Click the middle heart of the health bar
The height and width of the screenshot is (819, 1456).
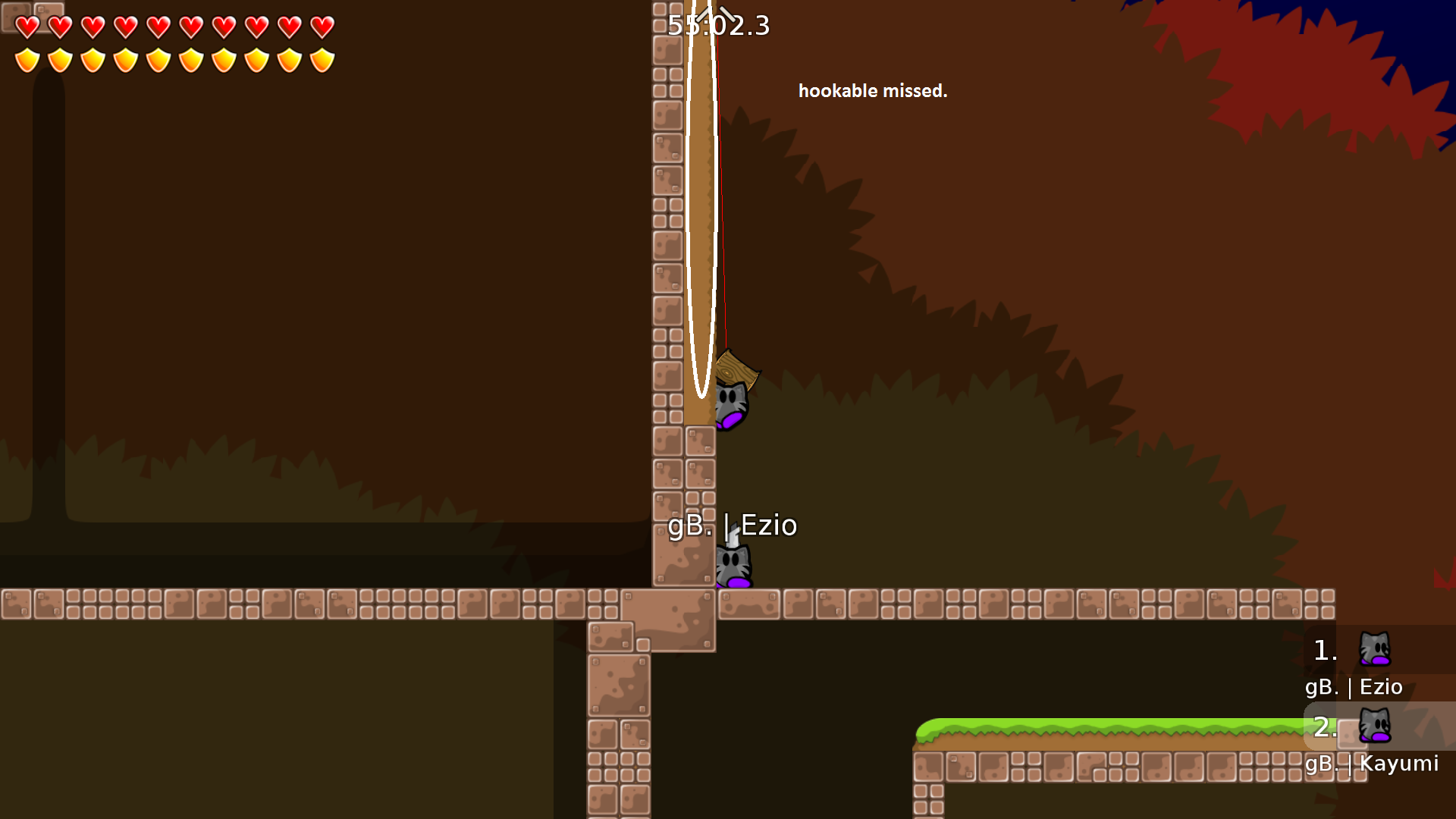point(157,27)
